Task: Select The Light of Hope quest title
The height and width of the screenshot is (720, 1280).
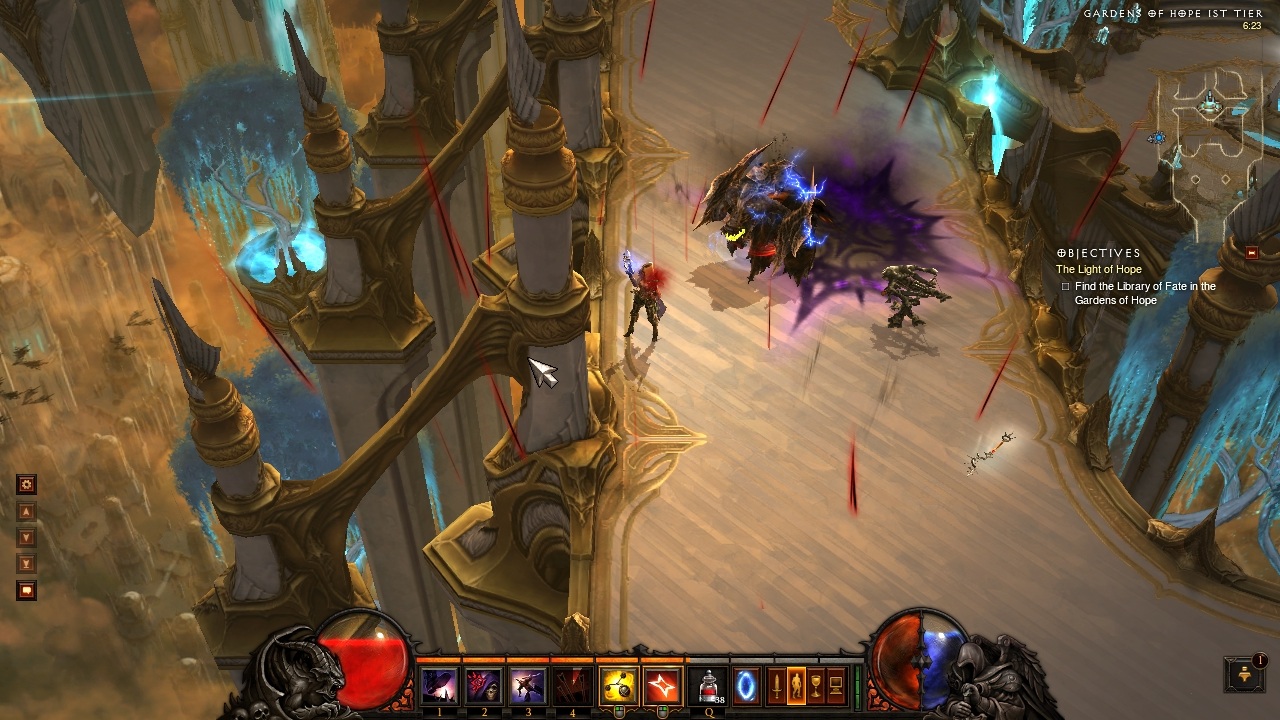Action: [1098, 270]
